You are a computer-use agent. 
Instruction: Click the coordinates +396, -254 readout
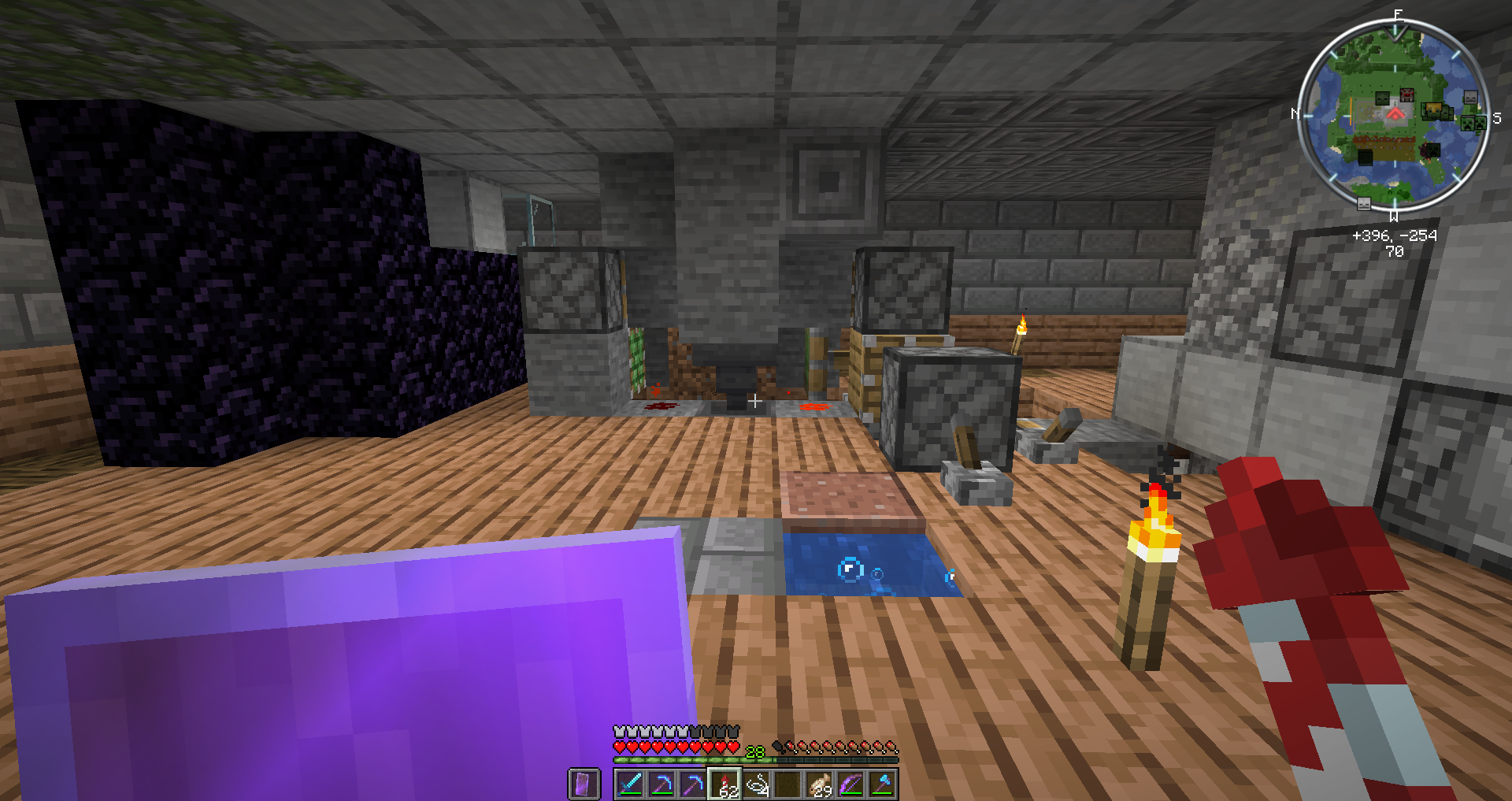click(1395, 235)
